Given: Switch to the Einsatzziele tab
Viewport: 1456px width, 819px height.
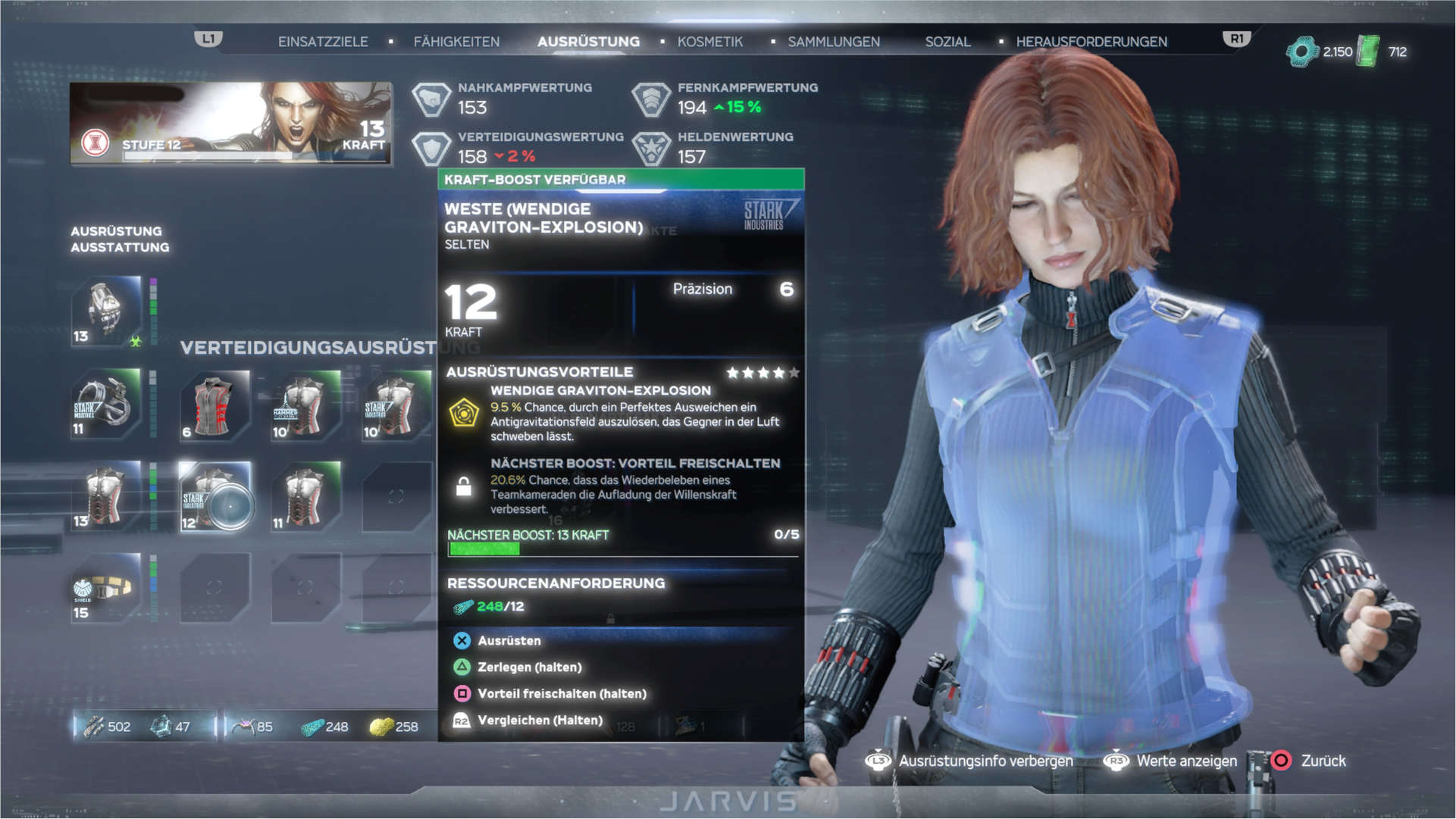Looking at the screenshot, I should 323,42.
